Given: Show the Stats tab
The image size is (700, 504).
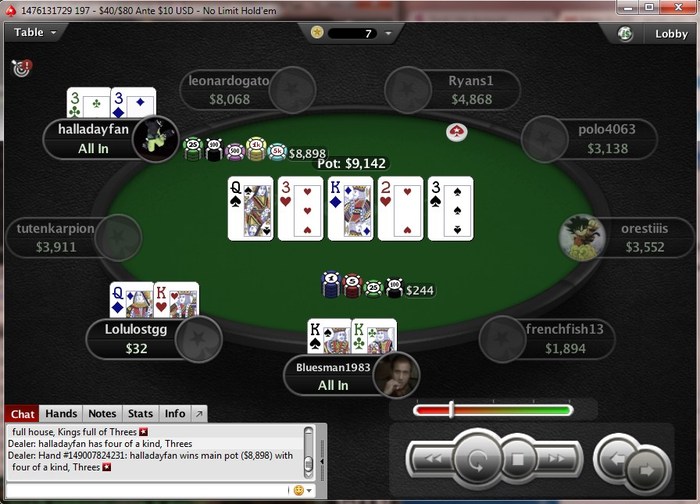Looking at the screenshot, I should pyautogui.click(x=140, y=413).
